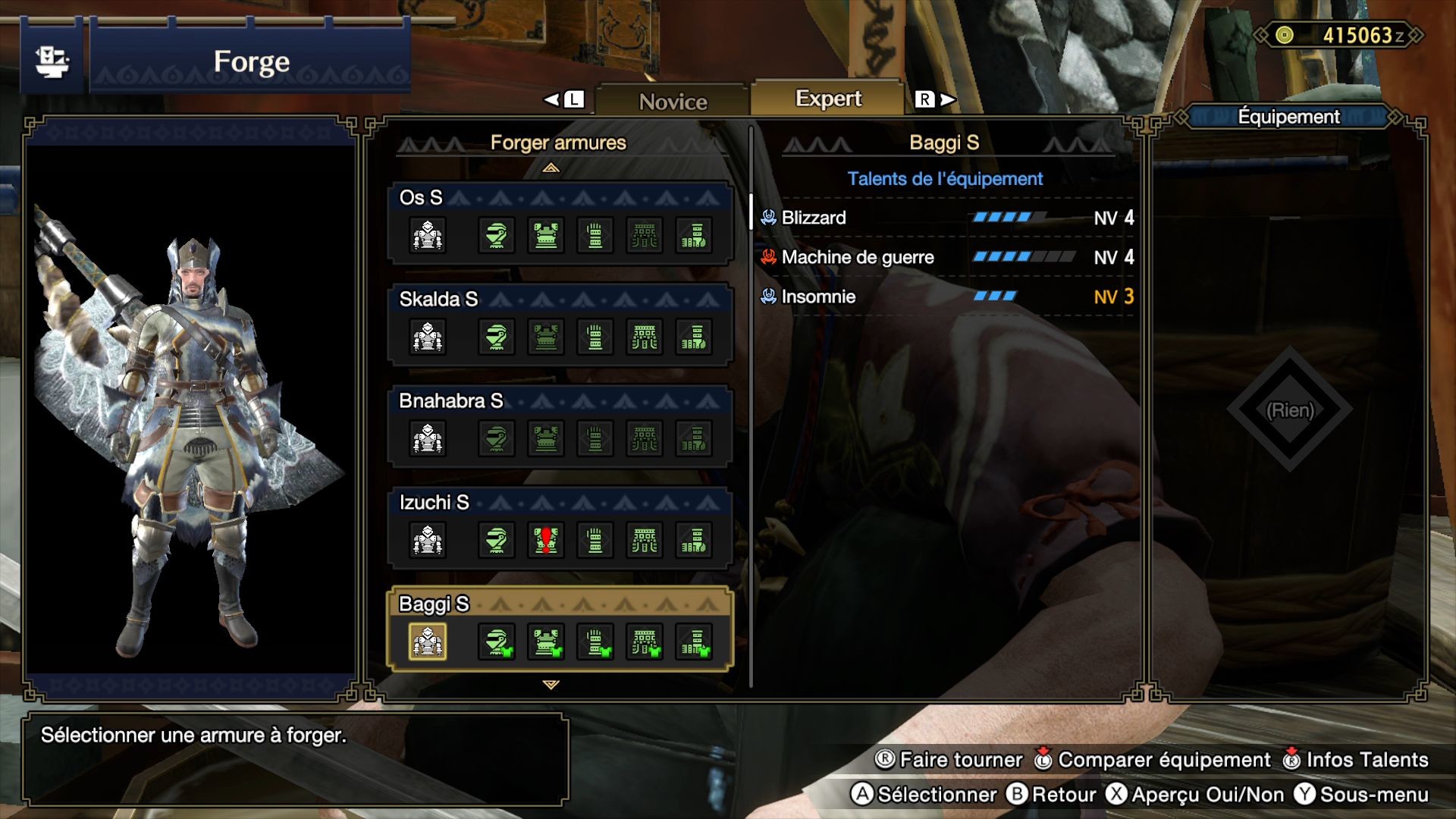
Task: Click the red Izuchi S helmet icon
Action: click(545, 540)
